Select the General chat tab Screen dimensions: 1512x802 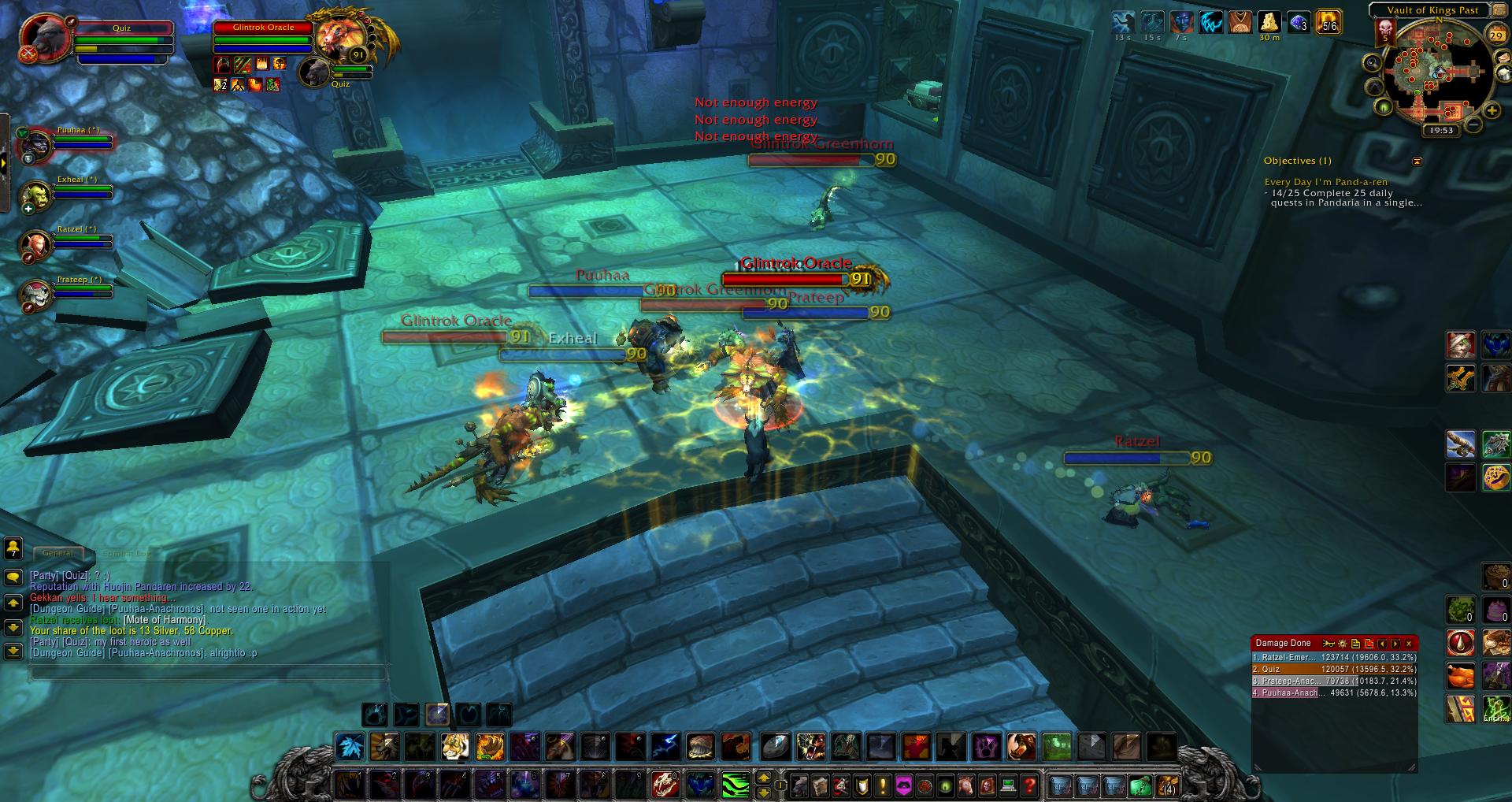coord(57,553)
